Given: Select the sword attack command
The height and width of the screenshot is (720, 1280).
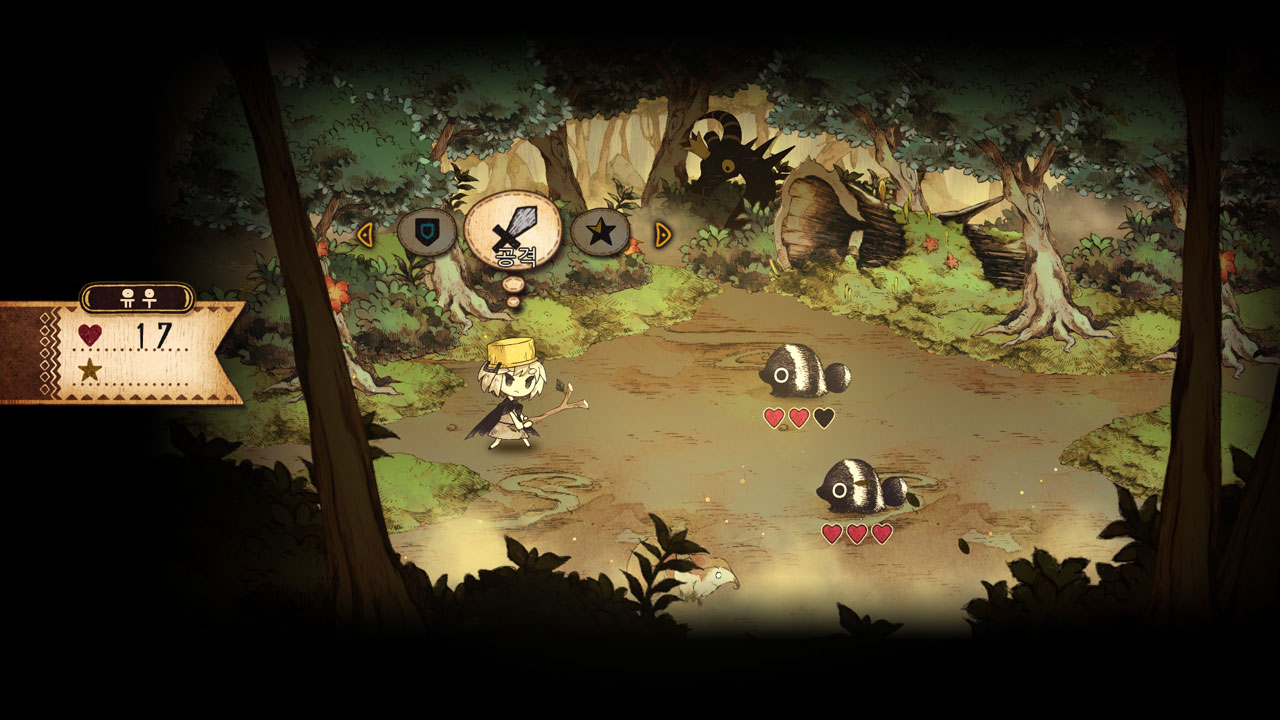Looking at the screenshot, I should pyautogui.click(x=514, y=230).
